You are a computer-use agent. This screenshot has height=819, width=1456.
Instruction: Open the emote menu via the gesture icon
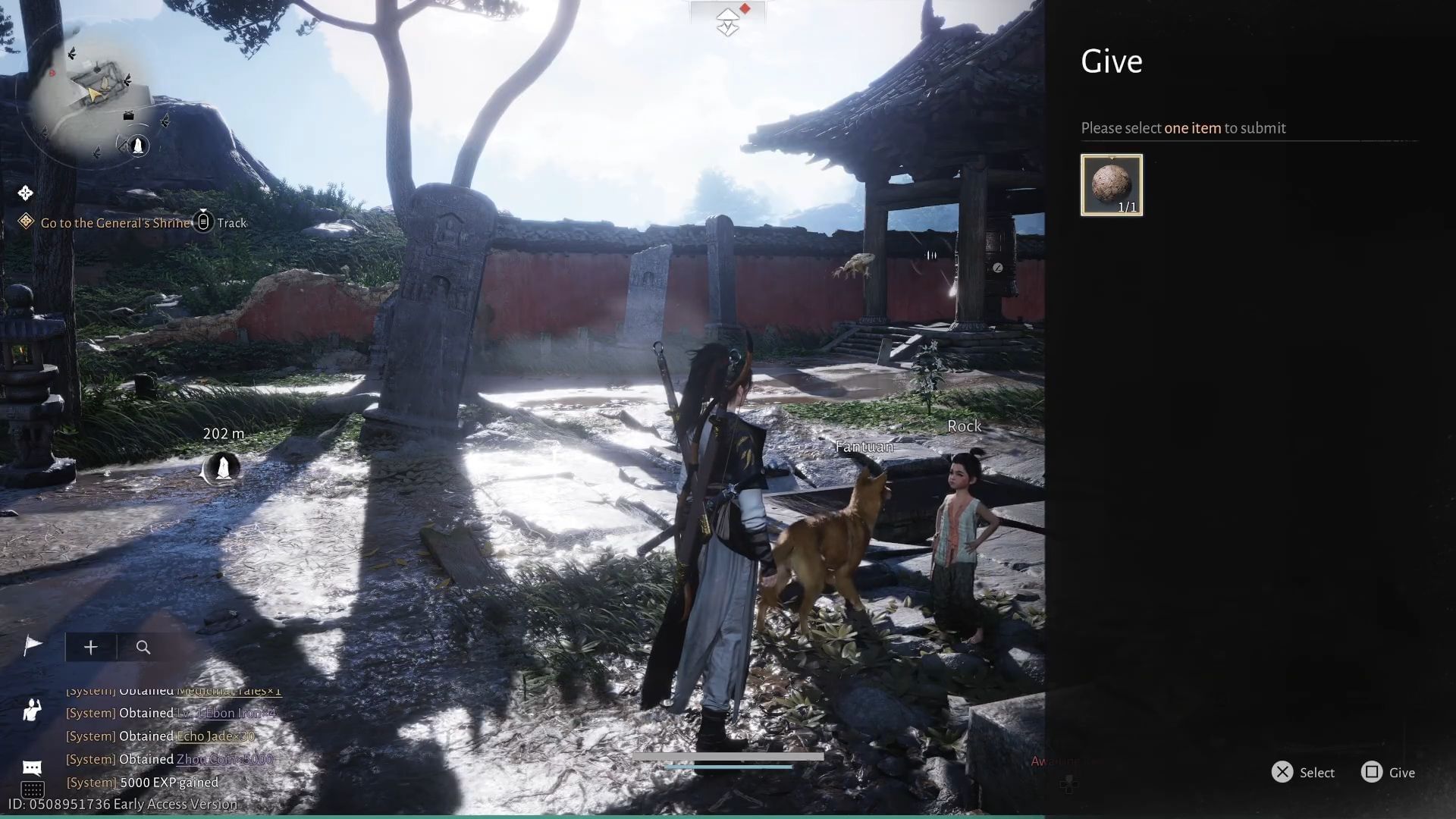click(31, 709)
